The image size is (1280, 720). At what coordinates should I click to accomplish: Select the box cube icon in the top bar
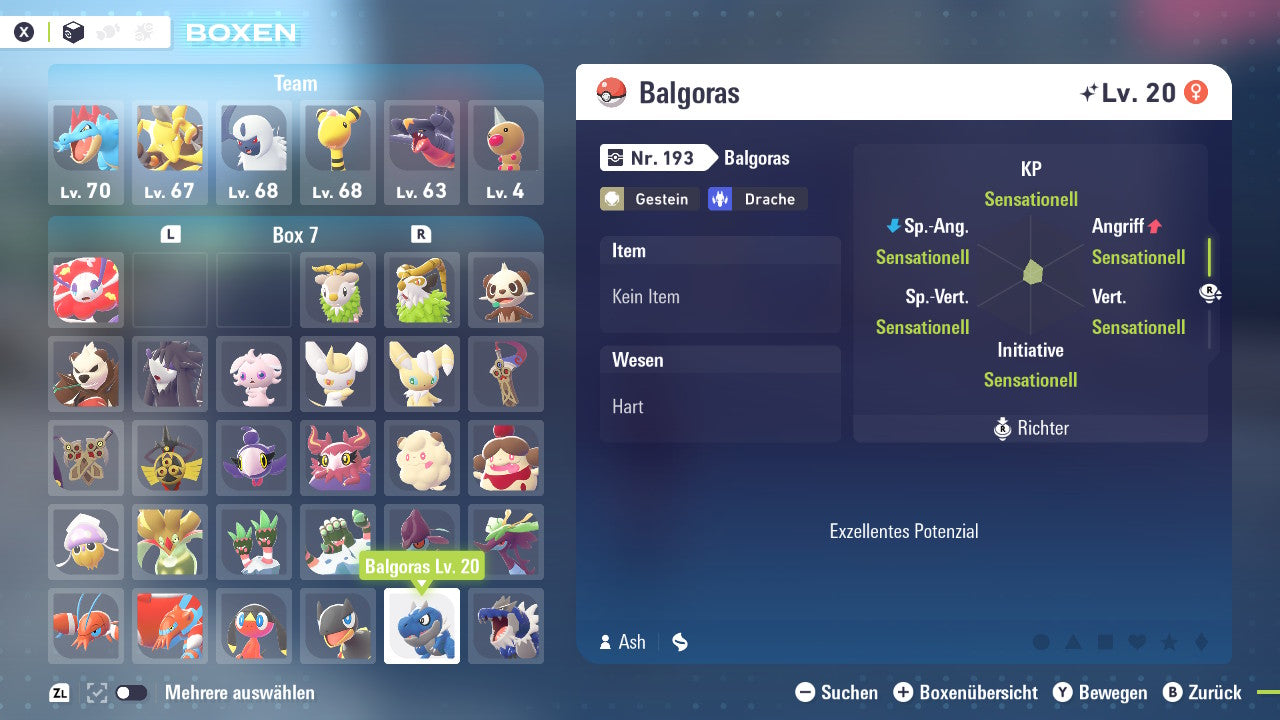click(x=73, y=32)
